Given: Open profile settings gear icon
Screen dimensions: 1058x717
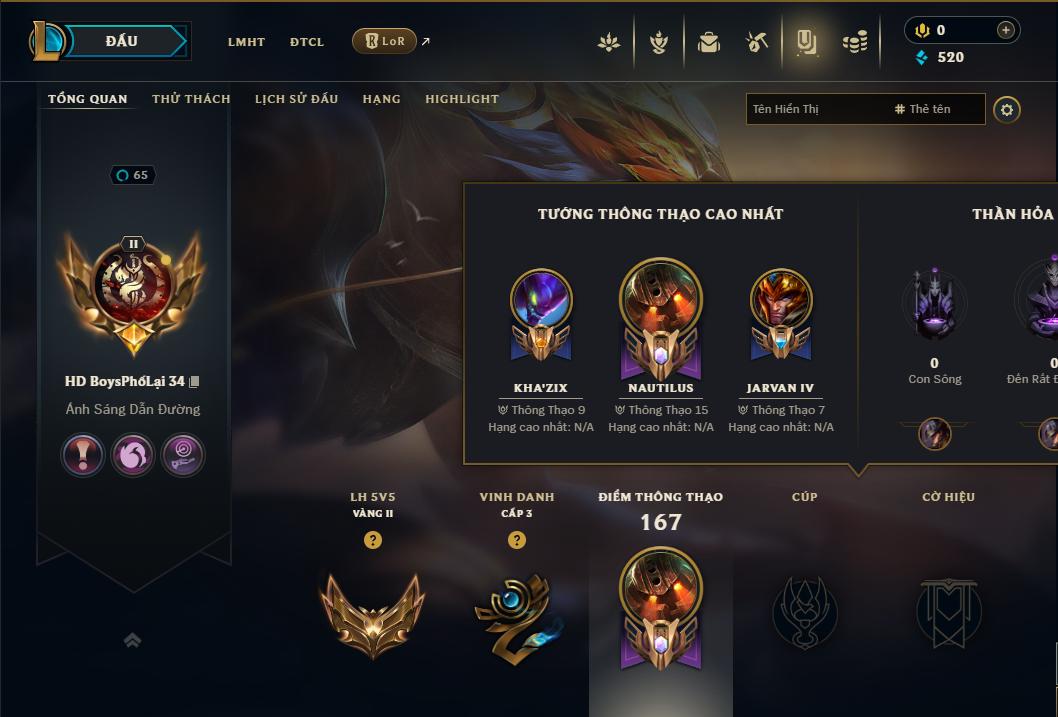Looking at the screenshot, I should click(1007, 109).
